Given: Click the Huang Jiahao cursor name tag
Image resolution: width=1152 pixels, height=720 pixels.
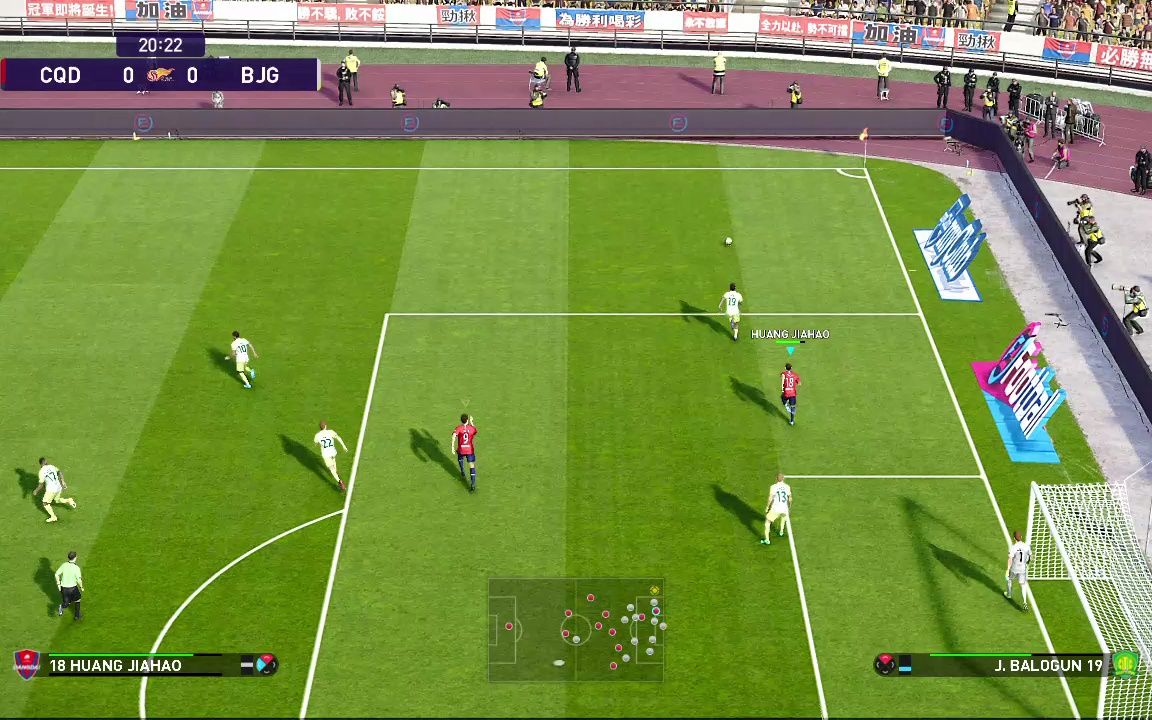Looking at the screenshot, I should coord(790,334).
